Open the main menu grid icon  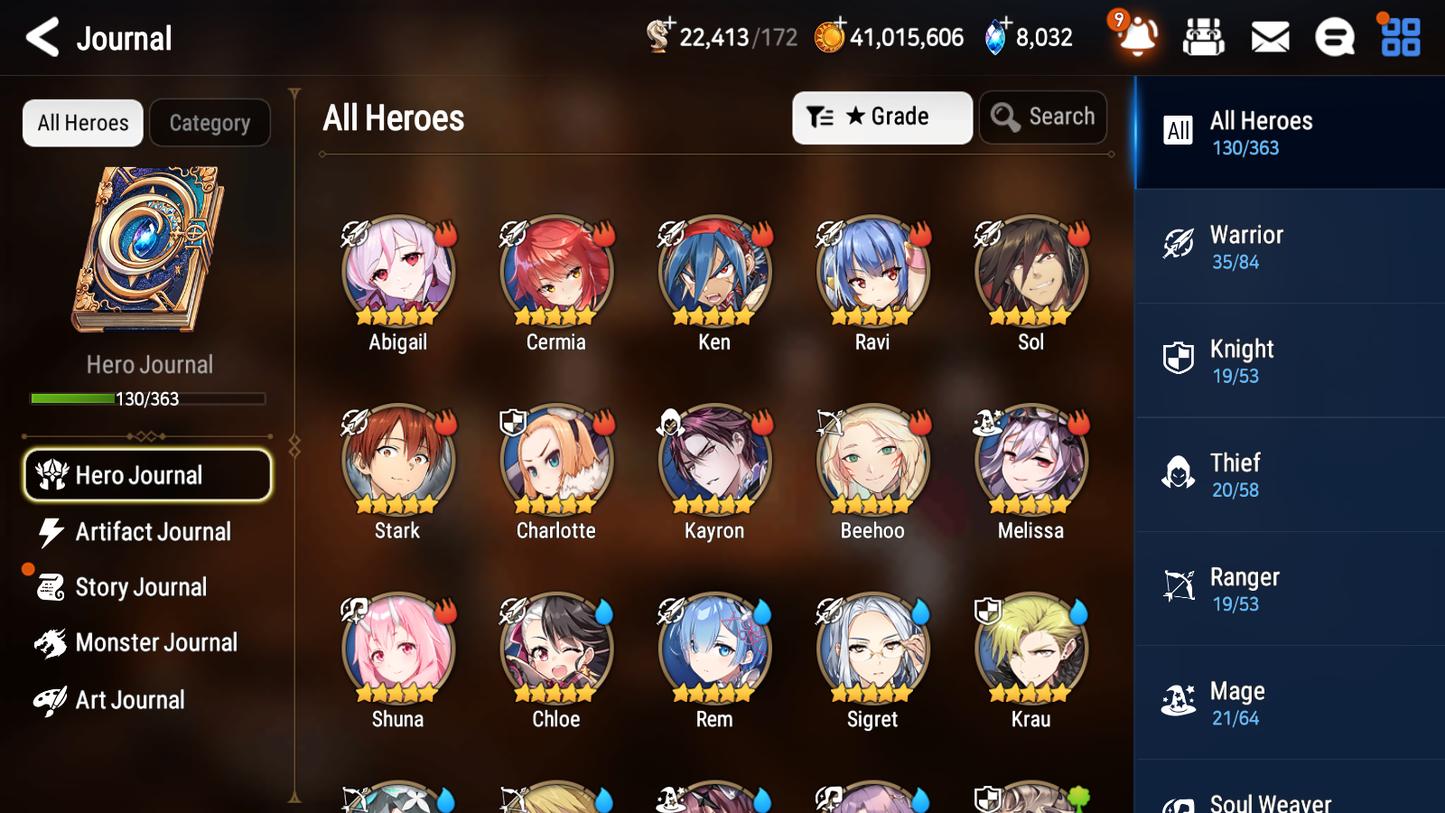(x=1399, y=36)
